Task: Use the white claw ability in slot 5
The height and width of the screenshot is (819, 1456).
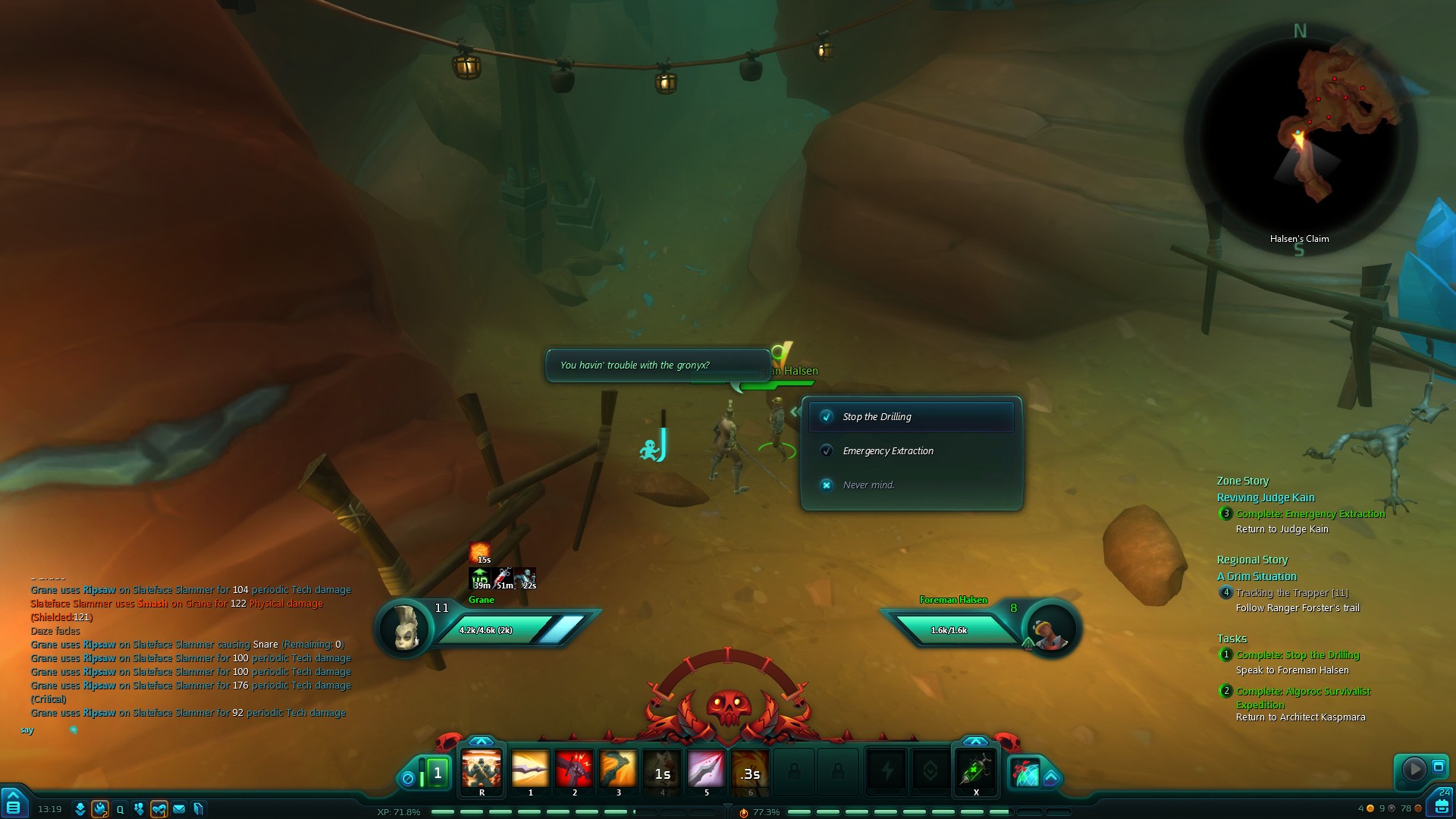Action: (x=706, y=770)
